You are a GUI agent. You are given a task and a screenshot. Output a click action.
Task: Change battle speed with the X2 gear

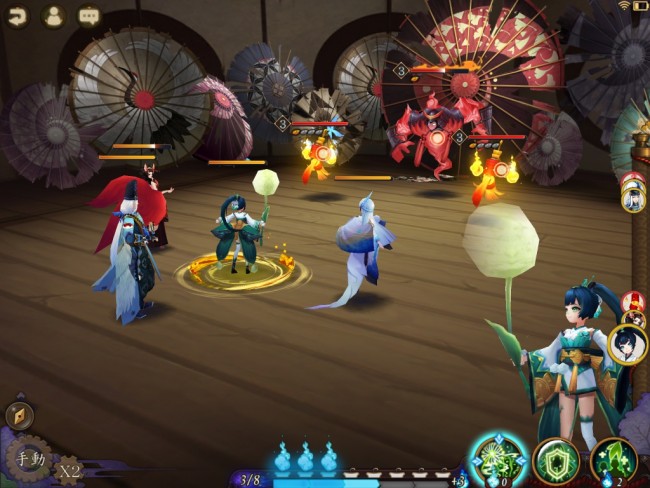tap(69, 468)
